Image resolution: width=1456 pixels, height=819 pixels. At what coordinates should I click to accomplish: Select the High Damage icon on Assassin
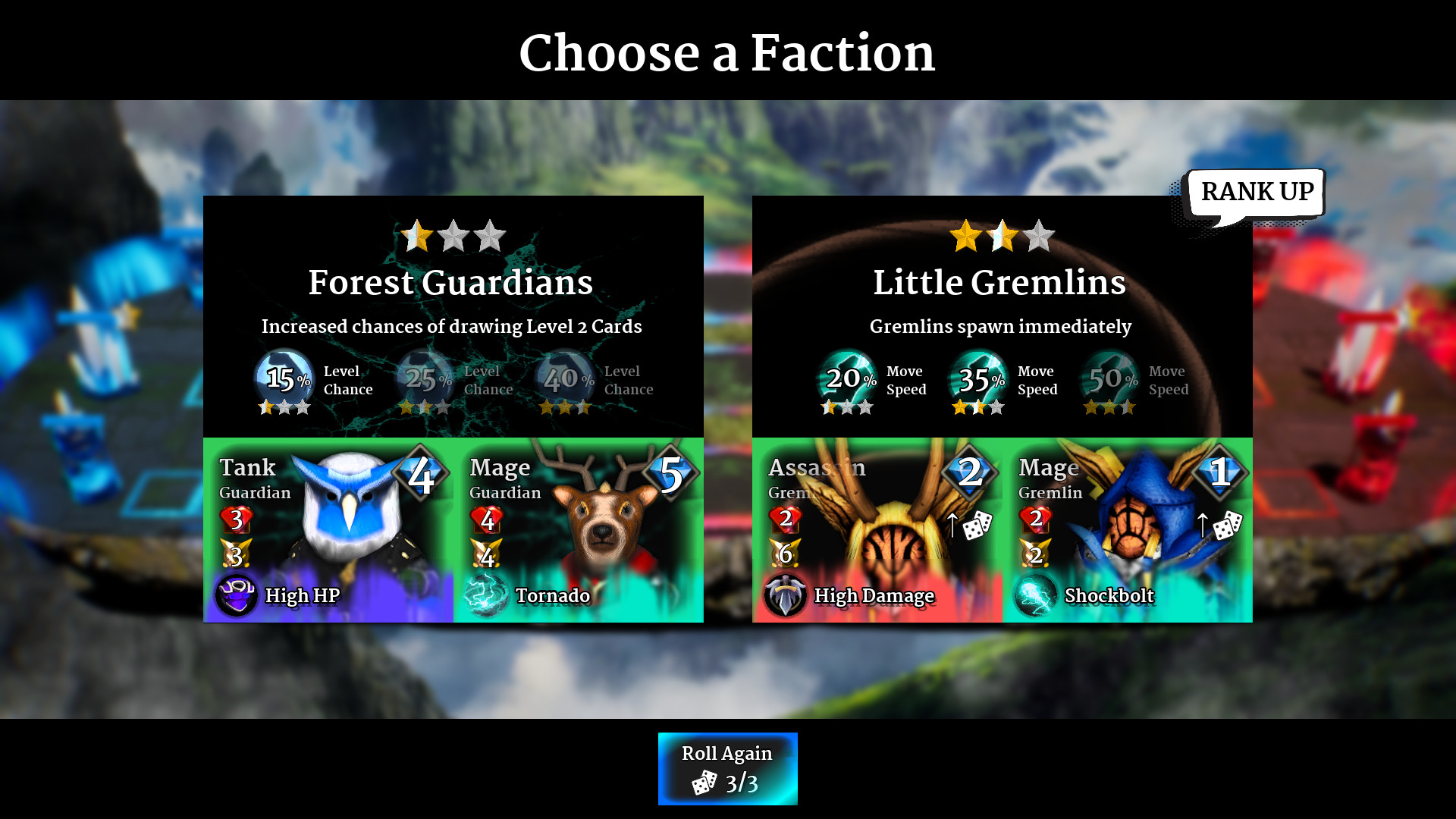(x=786, y=596)
